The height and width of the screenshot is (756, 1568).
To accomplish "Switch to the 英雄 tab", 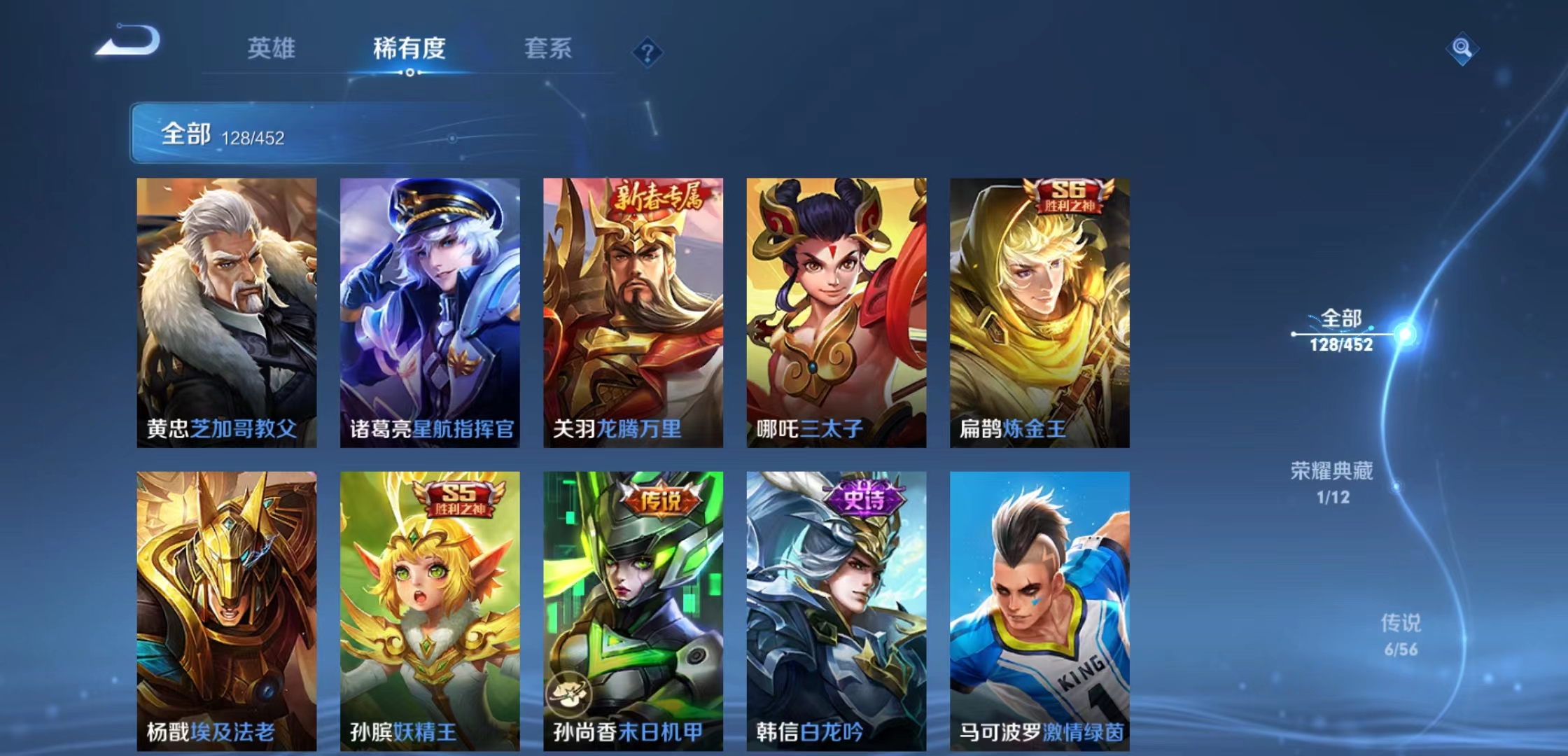I will [272, 49].
